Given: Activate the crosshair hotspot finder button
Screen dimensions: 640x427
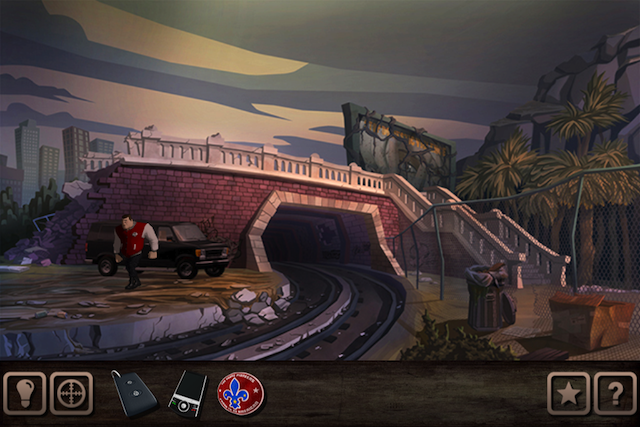Looking at the screenshot, I should [72, 393].
